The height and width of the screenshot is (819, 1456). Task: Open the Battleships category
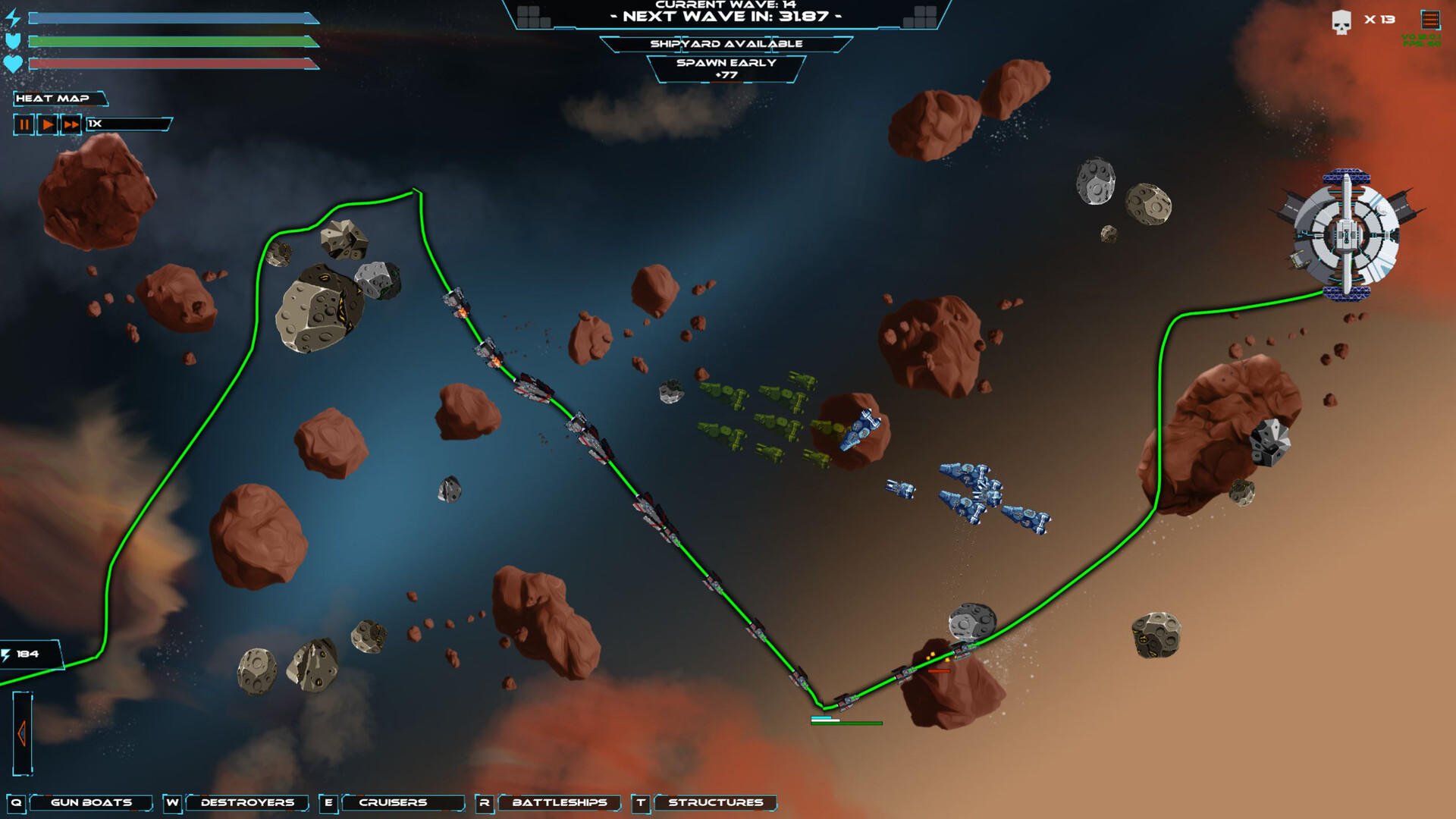[x=560, y=802]
